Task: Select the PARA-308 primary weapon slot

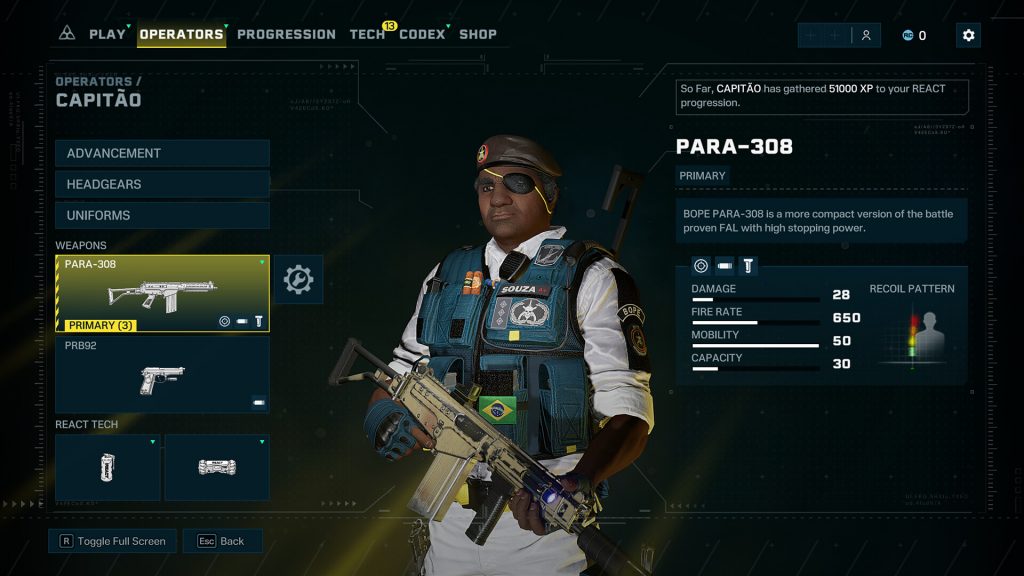Action: pos(162,293)
